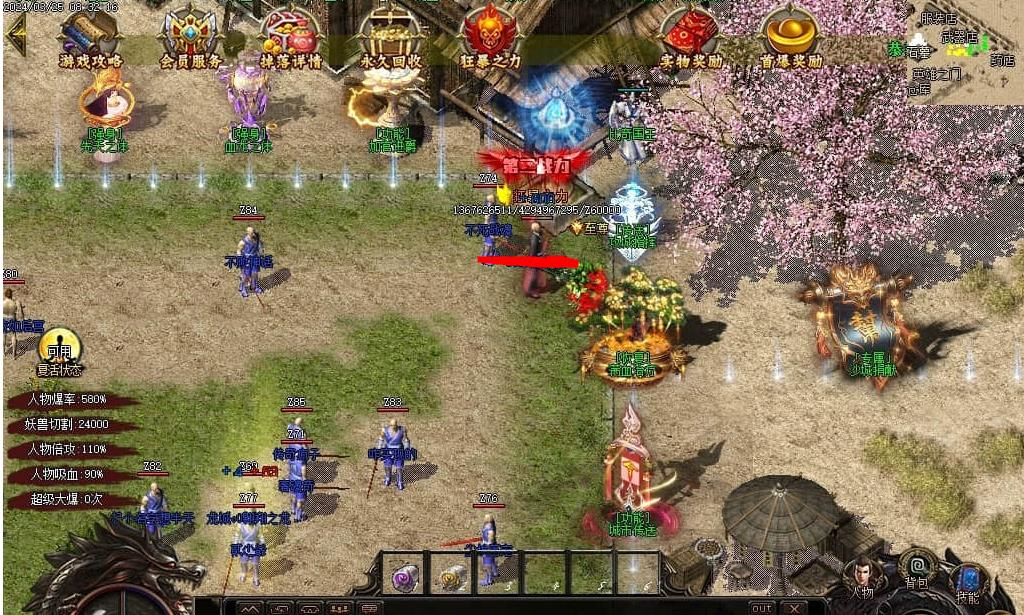
Task: Show 掉落详情 drop details
Action: coord(290,36)
